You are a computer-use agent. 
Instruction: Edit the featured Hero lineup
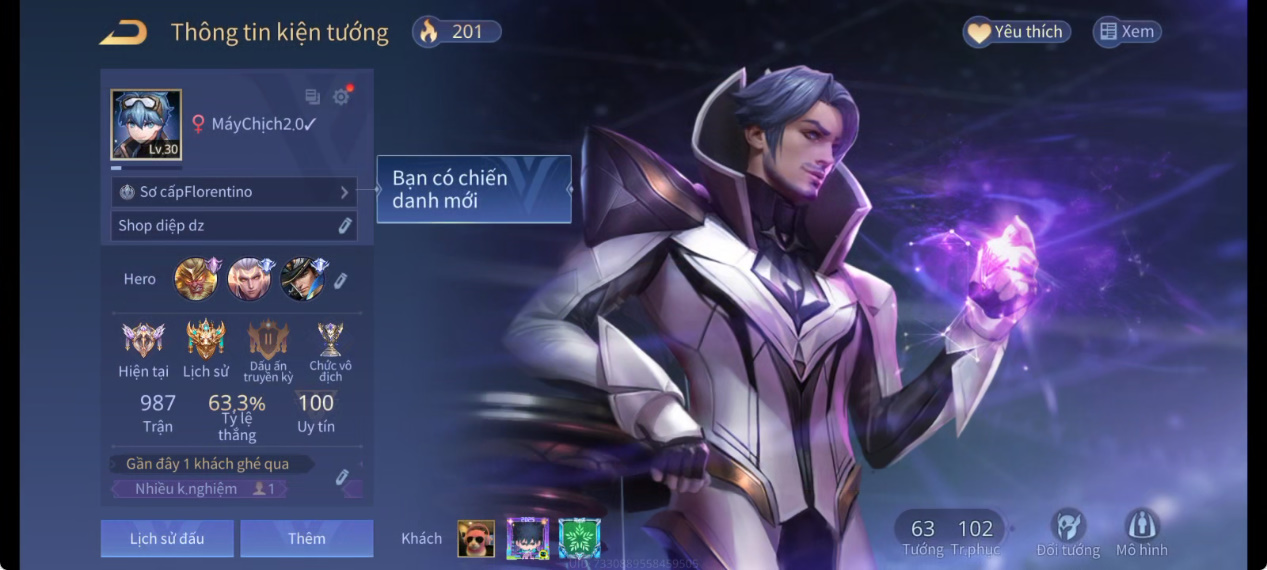[x=340, y=281]
